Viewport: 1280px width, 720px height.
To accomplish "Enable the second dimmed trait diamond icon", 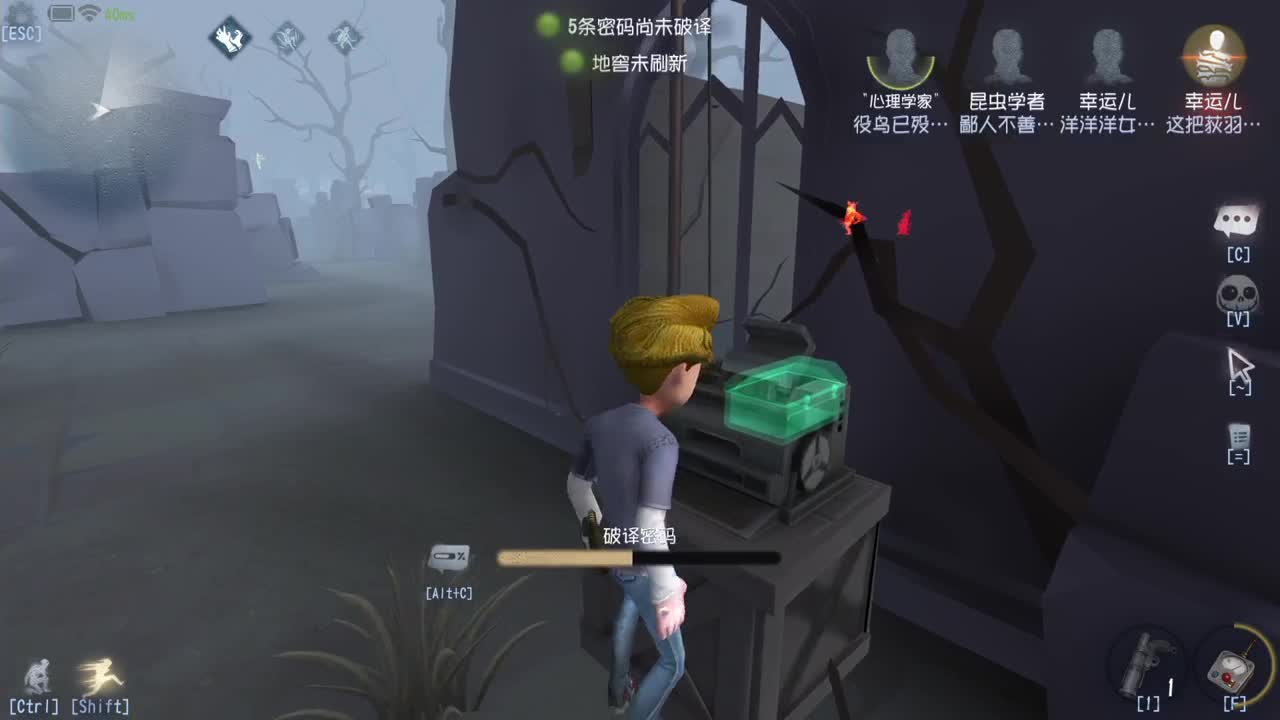I will click(x=290, y=36).
